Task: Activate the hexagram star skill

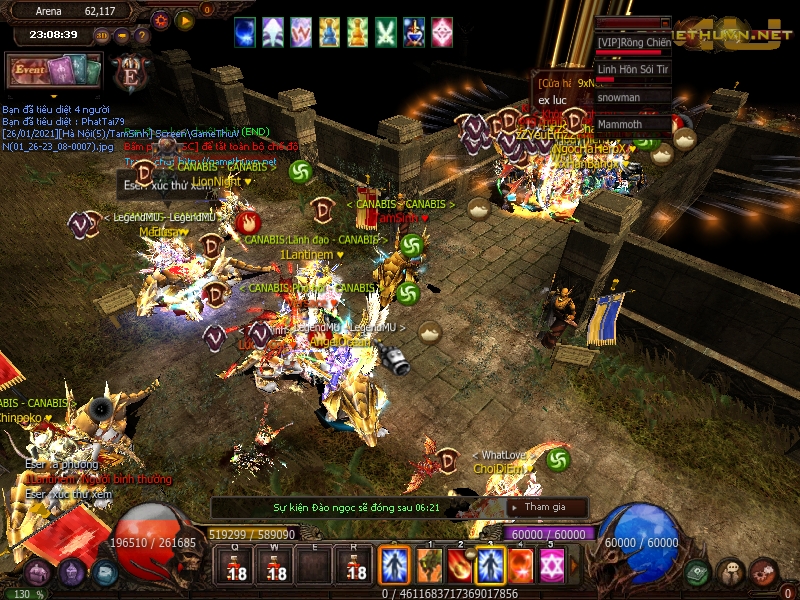Action: [x=551, y=566]
